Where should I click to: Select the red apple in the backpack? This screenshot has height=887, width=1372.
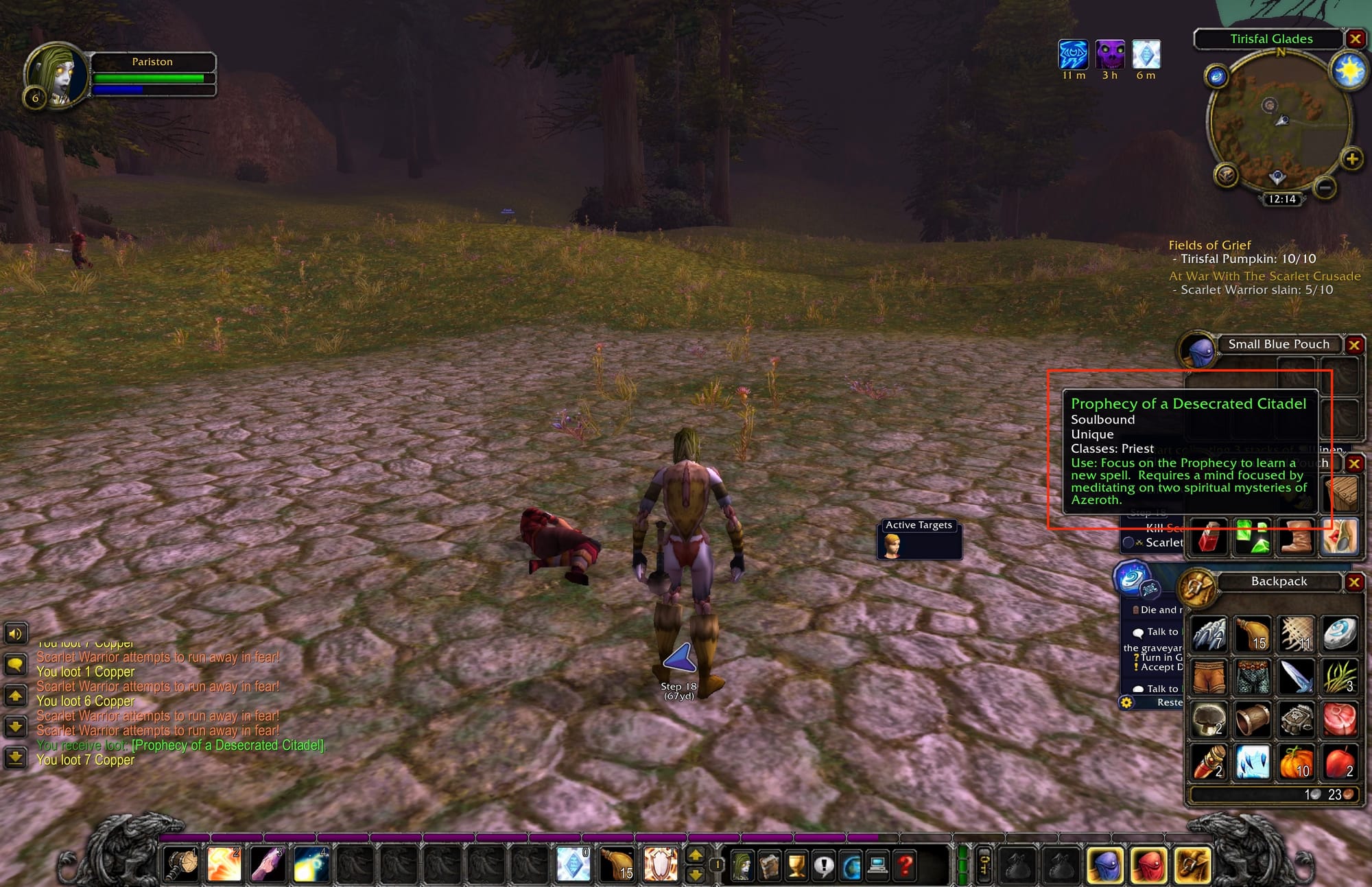click(x=1338, y=761)
